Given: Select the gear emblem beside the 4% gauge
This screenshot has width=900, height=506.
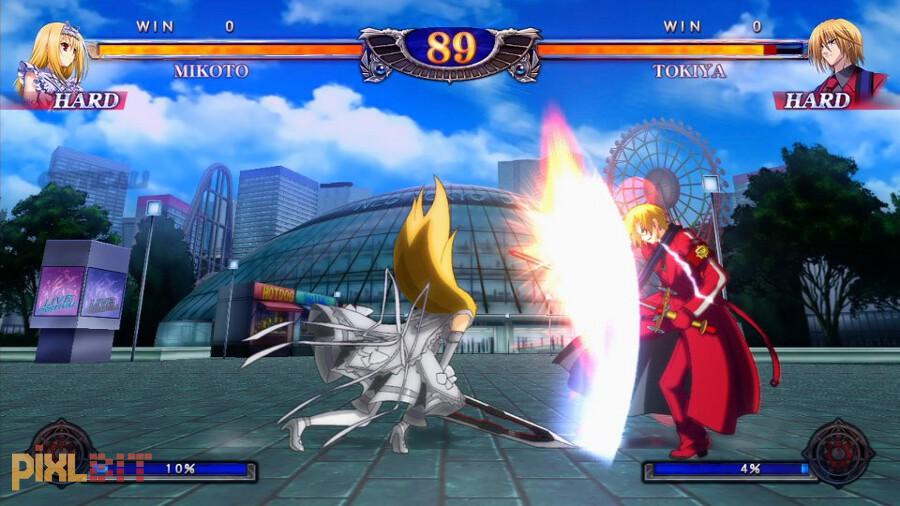Looking at the screenshot, I should (838, 453).
